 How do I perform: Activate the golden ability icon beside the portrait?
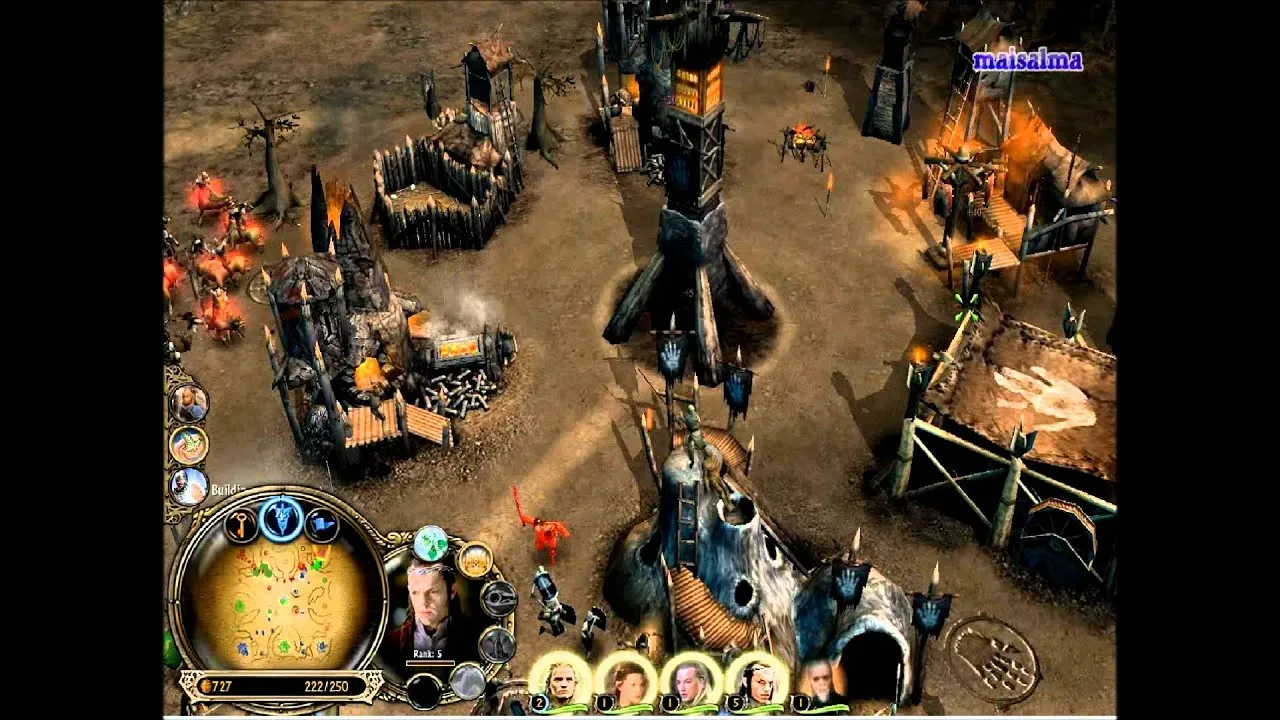(x=475, y=561)
